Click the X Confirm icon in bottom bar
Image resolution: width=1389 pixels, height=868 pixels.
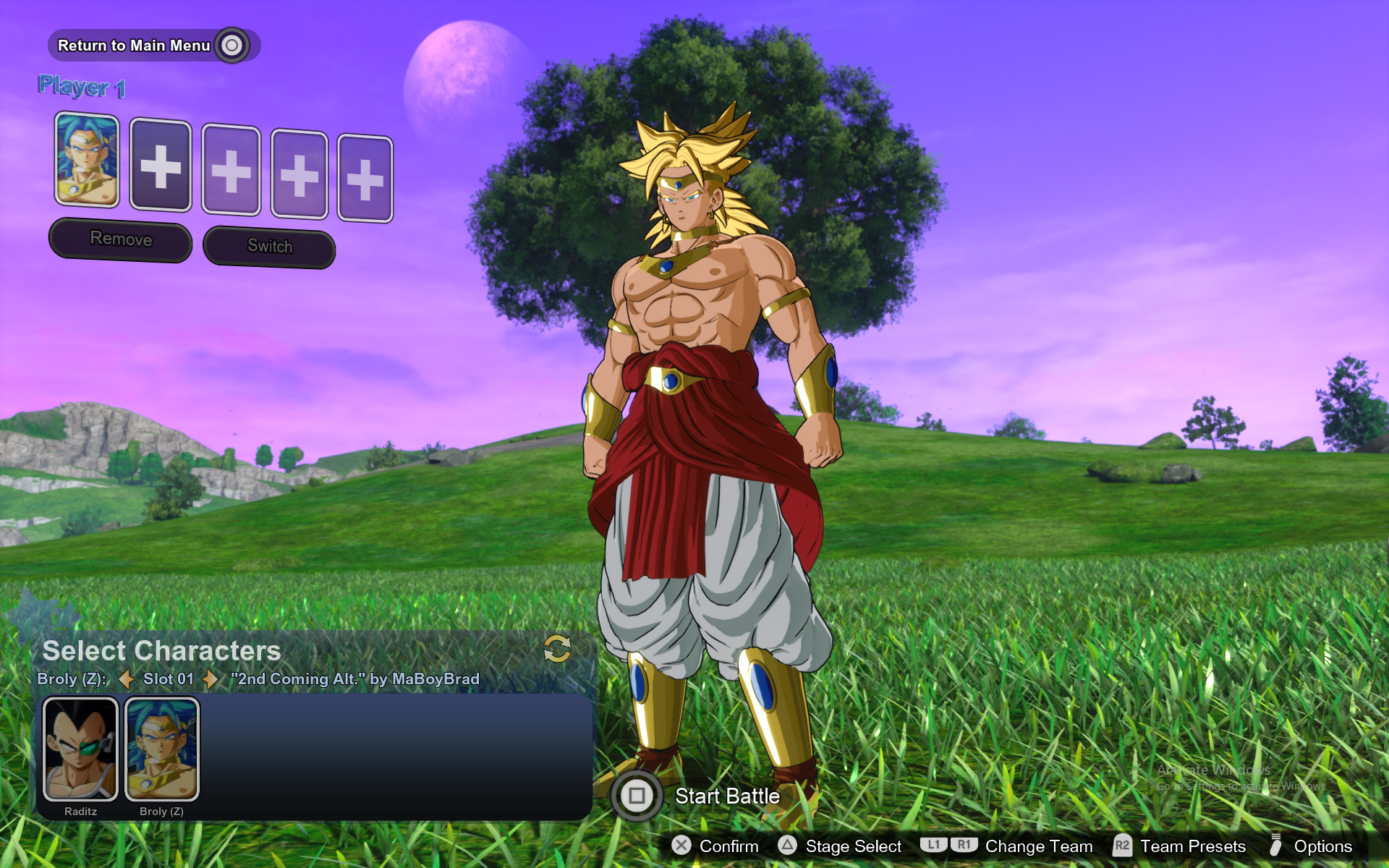[681, 846]
